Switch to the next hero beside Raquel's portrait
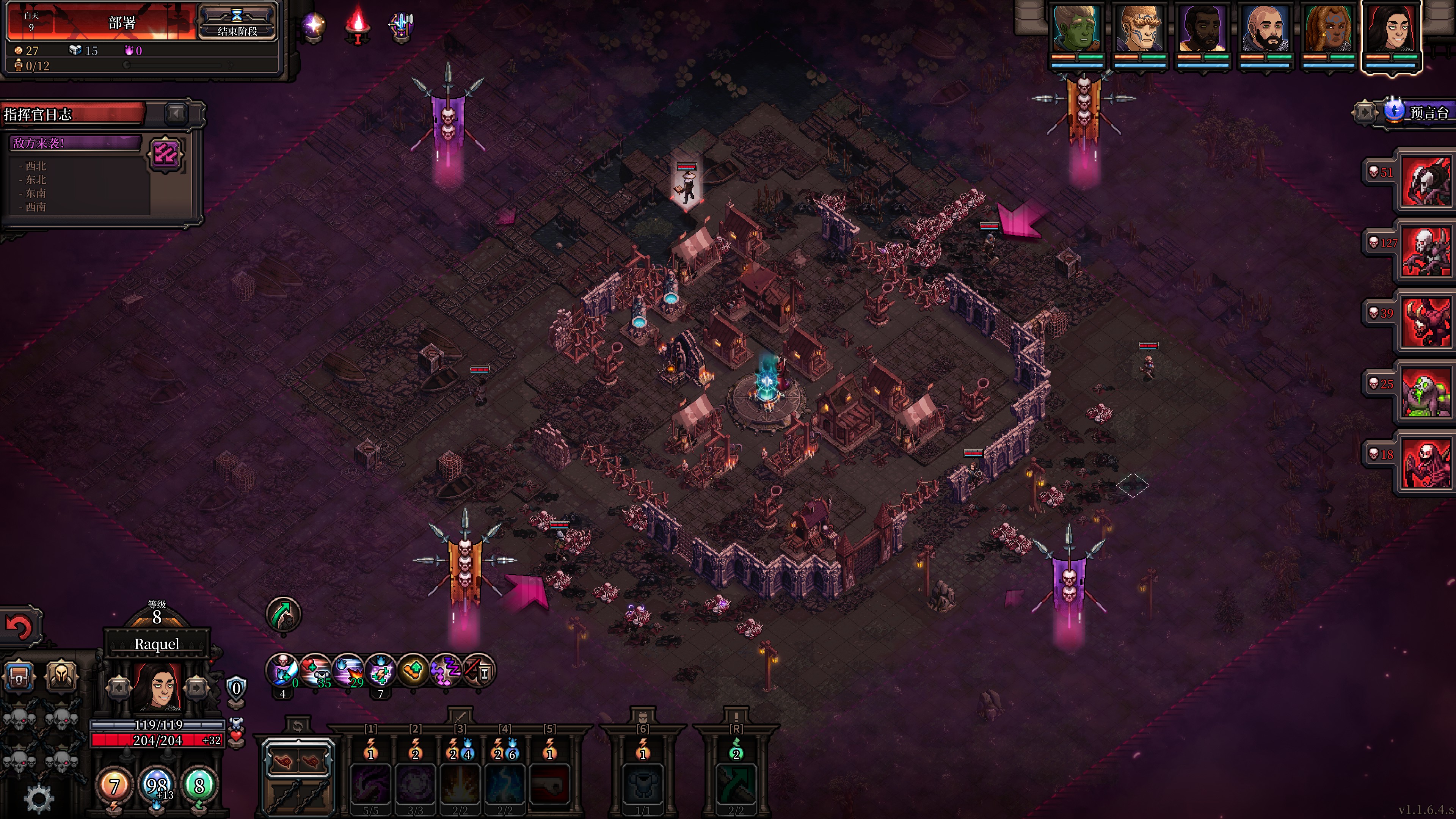The width and height of the screenshot is (1456, 819). point(196,688)
